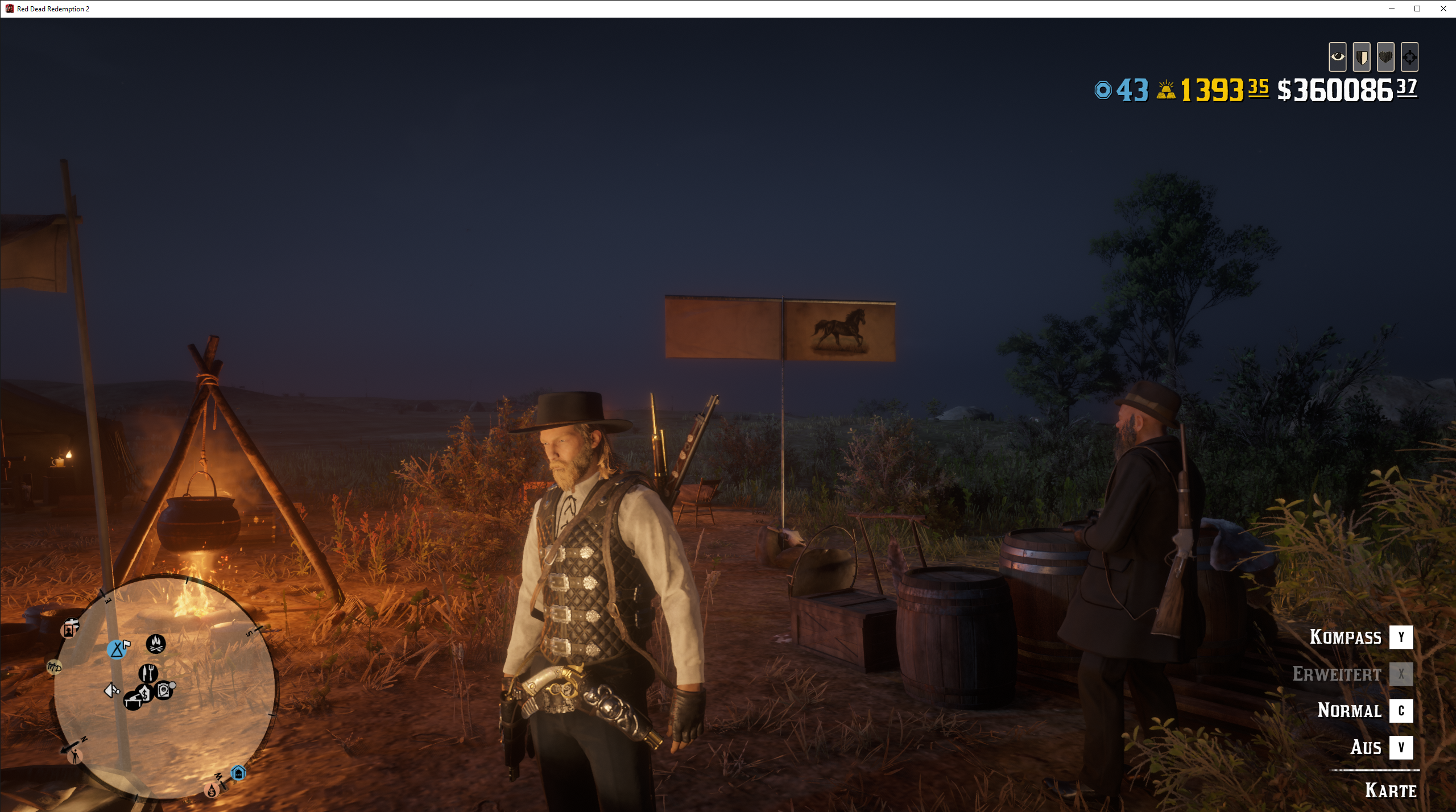
Task: Select the crosshair ability card
Action: click(1409, 57)
